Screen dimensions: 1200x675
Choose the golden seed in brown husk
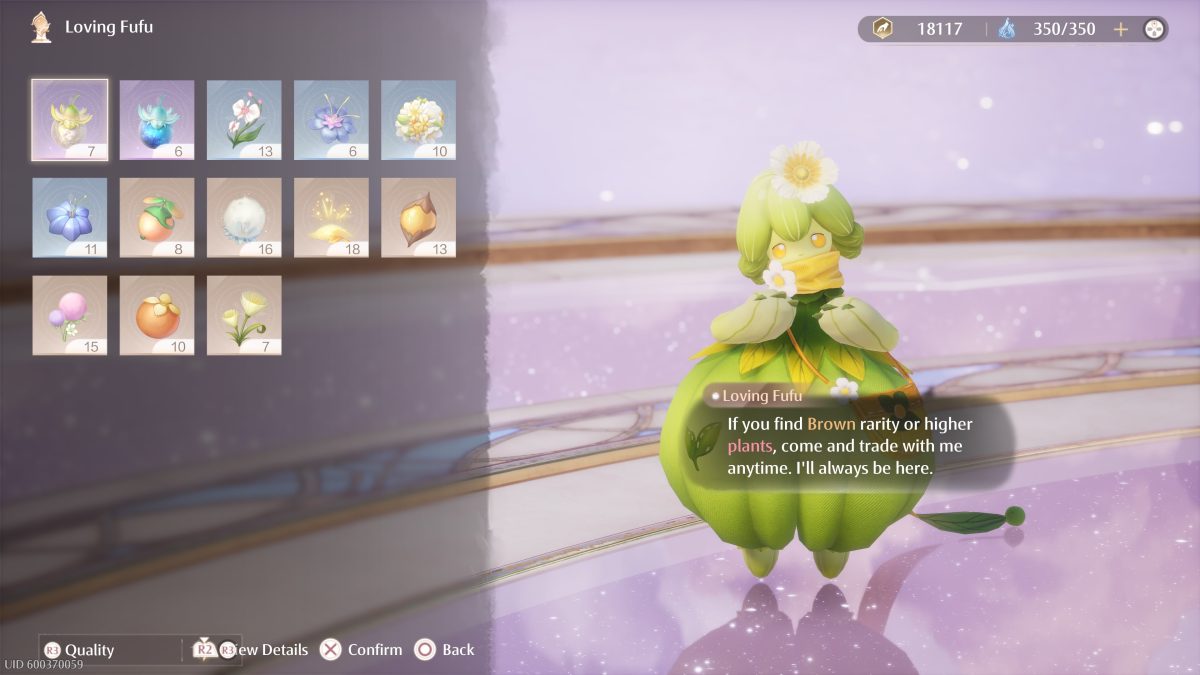[x=418, y=217]
